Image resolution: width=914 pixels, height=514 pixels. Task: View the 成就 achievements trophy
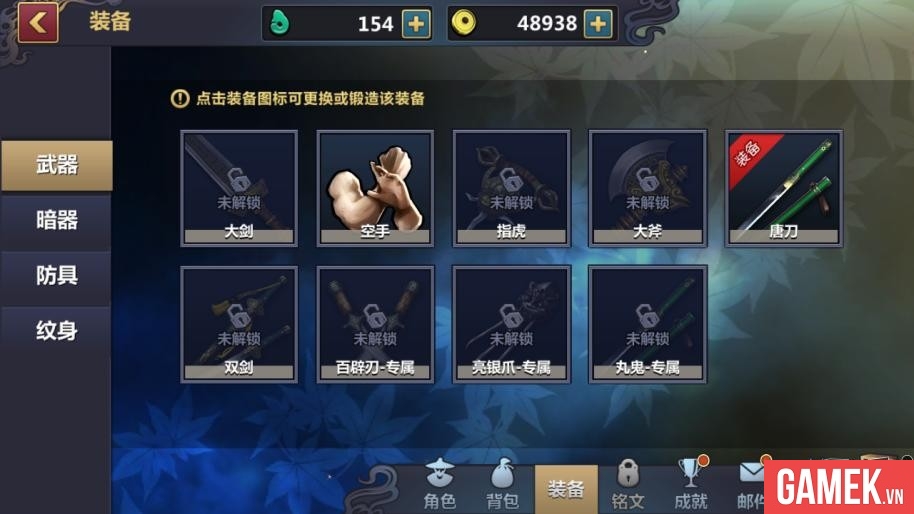690,486
